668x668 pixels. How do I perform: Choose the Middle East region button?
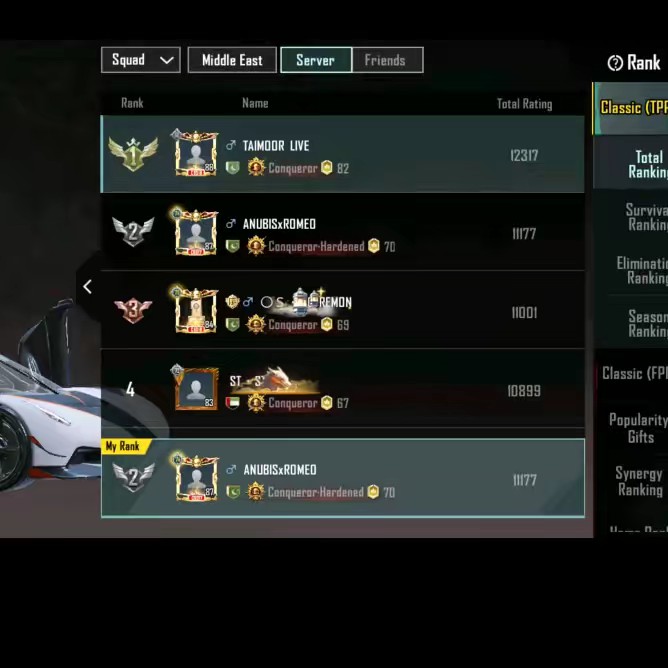click(232, 60)
